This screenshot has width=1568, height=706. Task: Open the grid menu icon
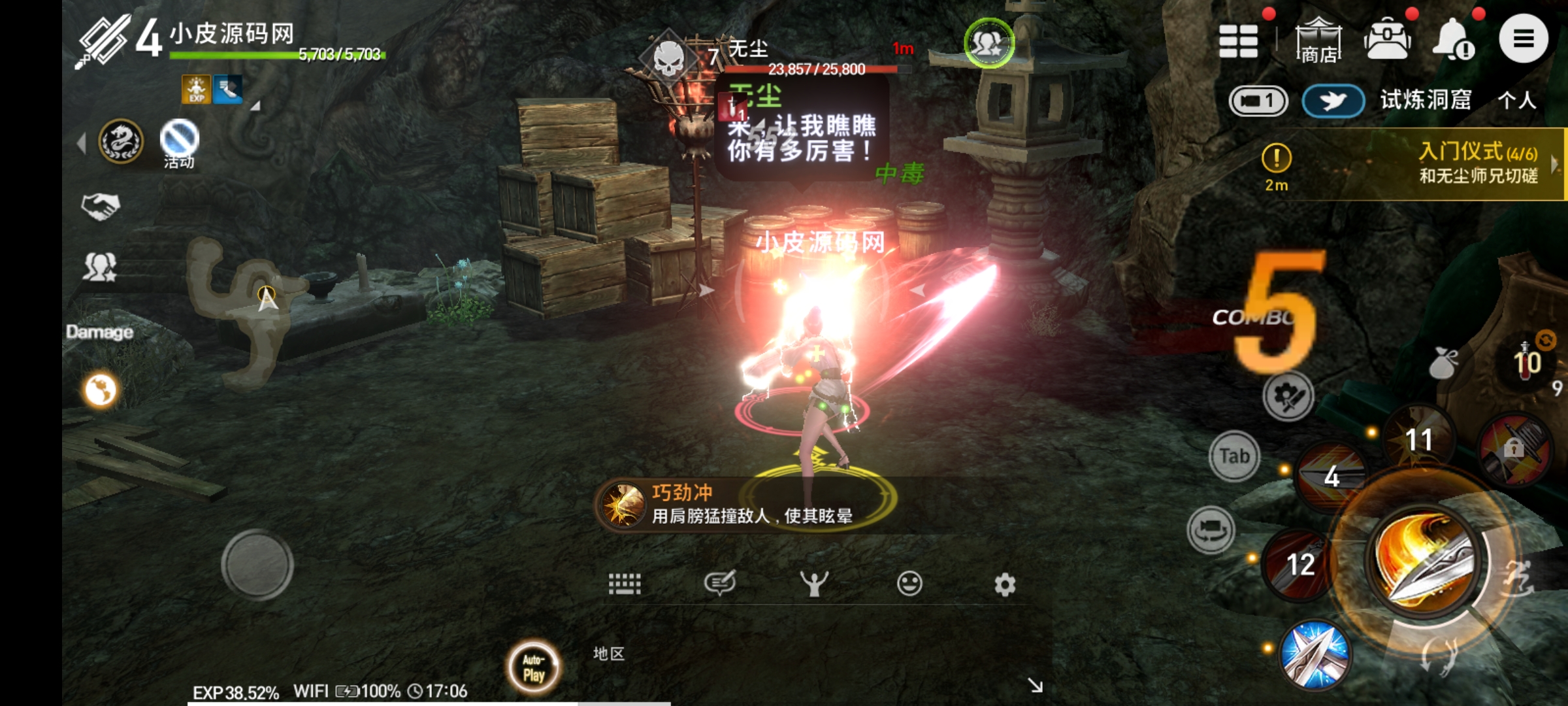click(x=1238, y=41)
